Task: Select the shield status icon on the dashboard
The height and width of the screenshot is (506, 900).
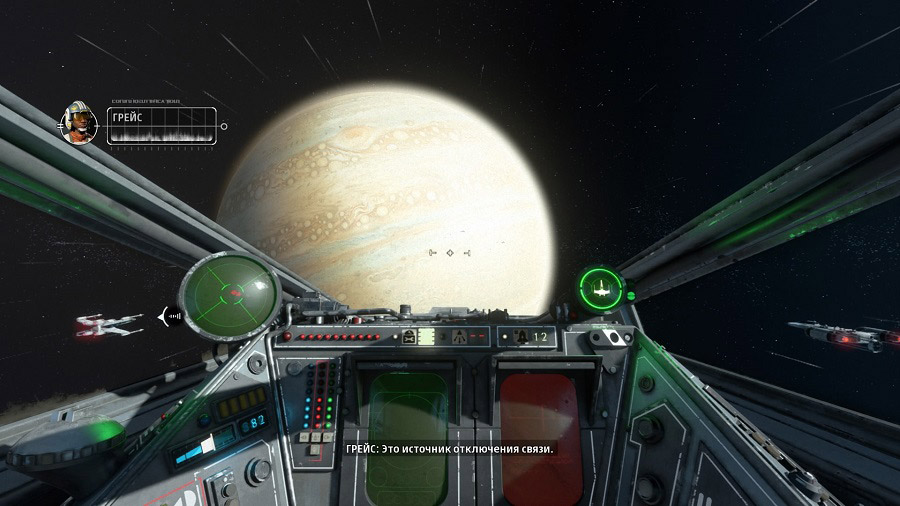Action: click(458, 337)
